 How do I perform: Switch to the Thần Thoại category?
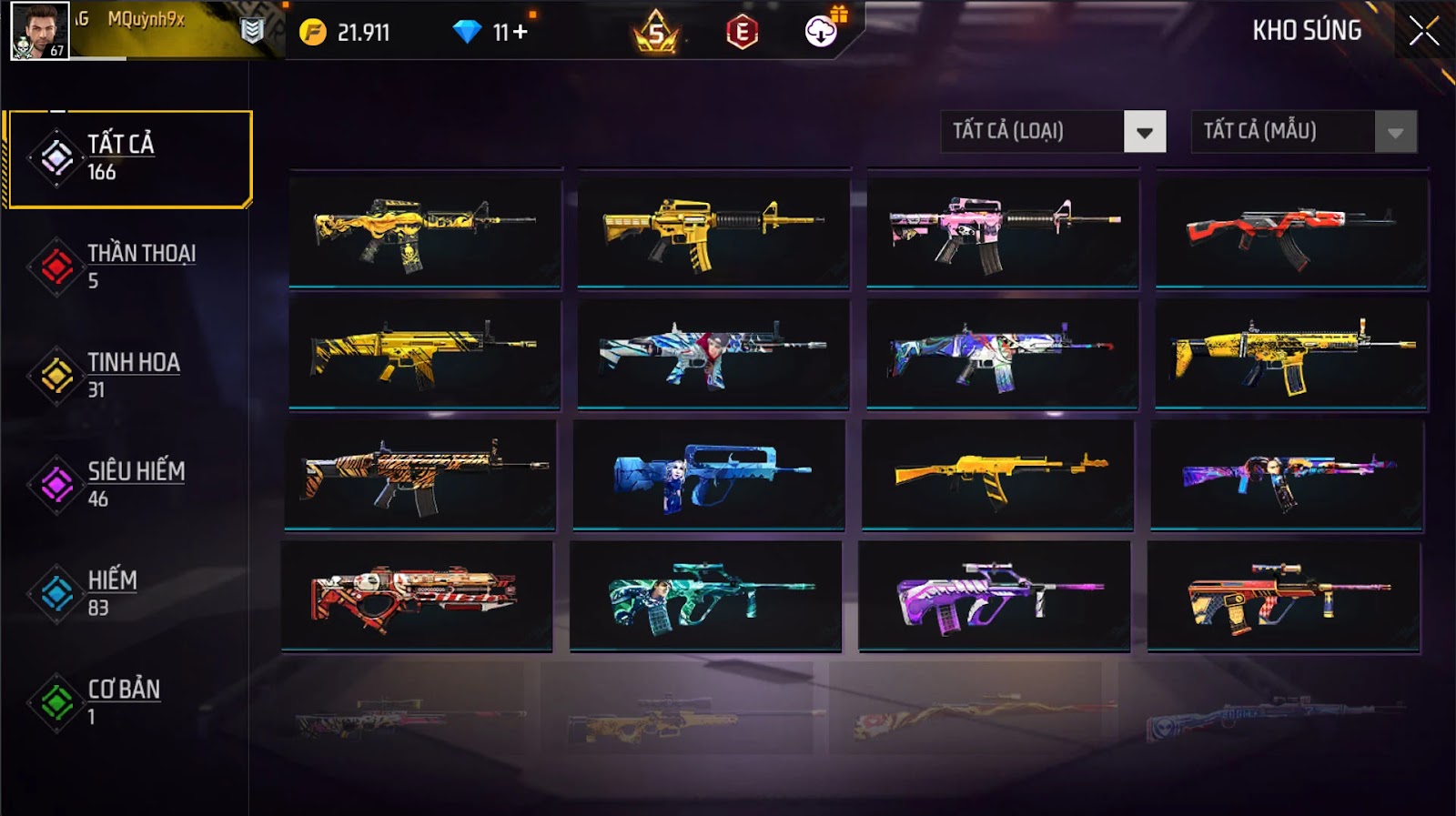(x=127, y=267)
